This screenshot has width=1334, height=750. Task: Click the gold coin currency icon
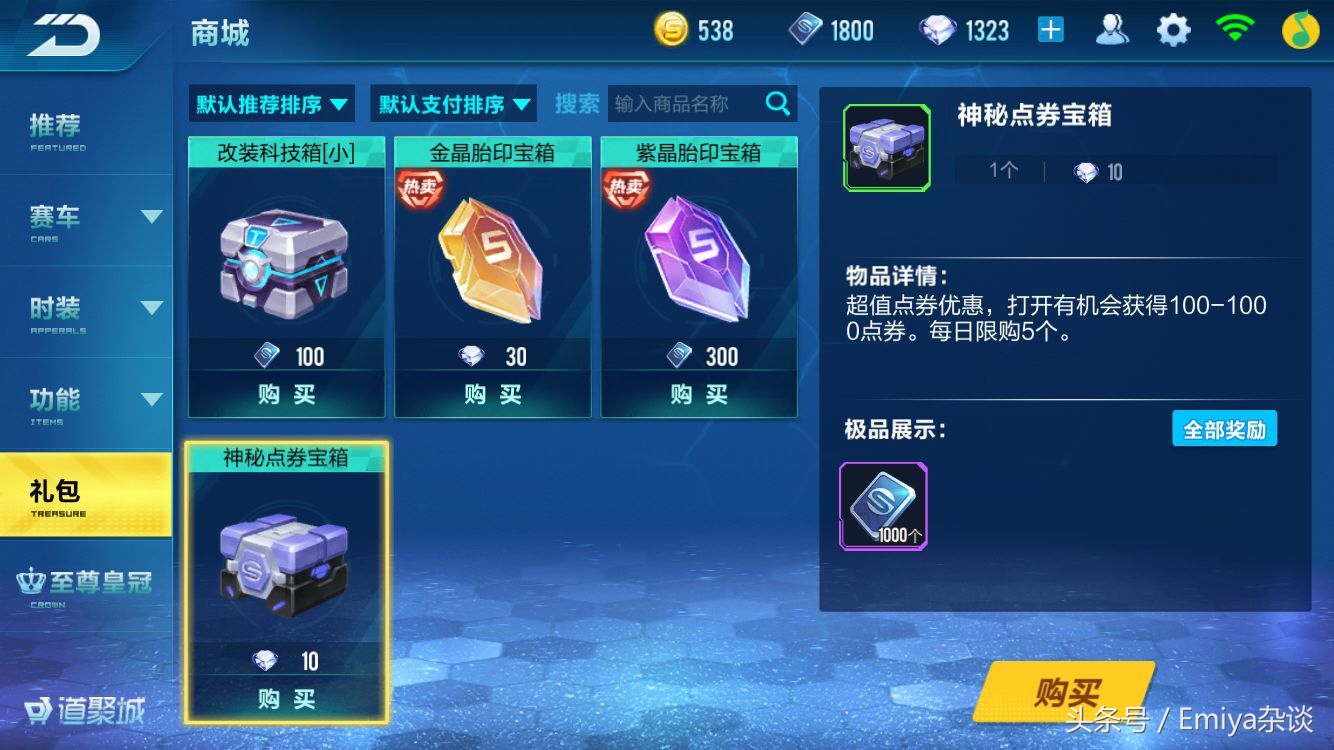click(x=672, y=29)
